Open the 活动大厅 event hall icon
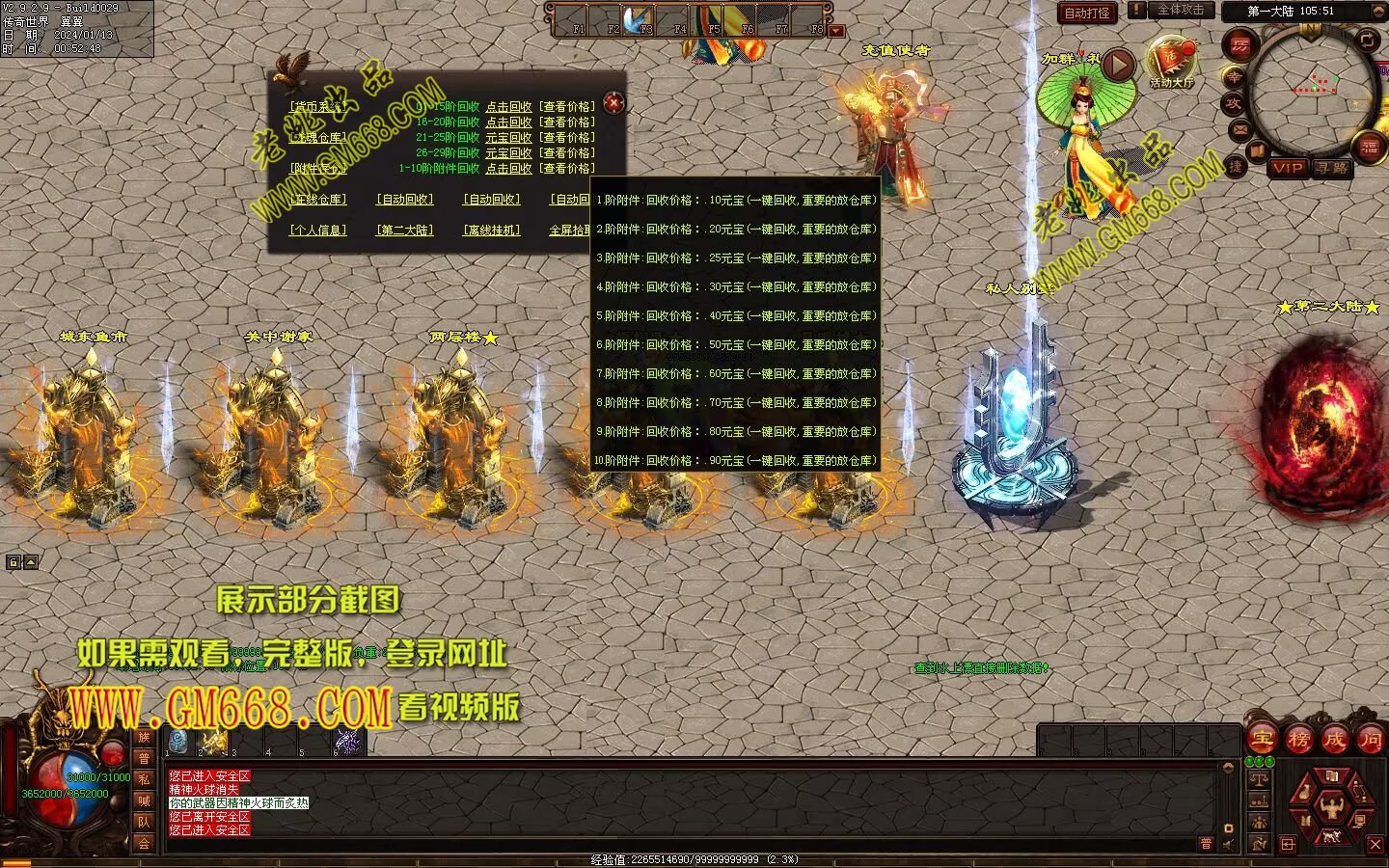Viewport: 1389px width, 868px height. [x=1171, y=63]
